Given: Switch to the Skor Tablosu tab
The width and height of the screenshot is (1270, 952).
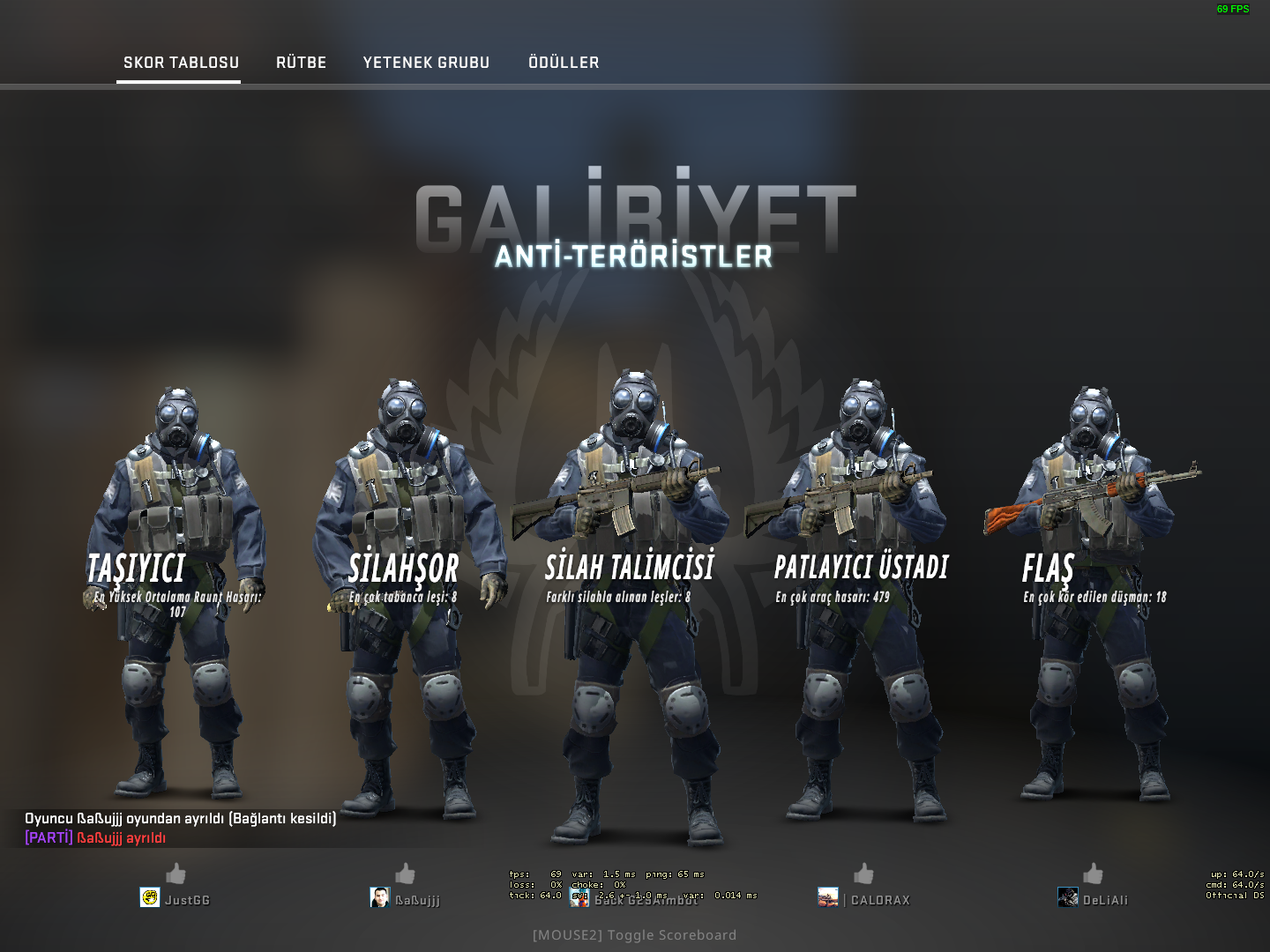Looking at the screenshot, I should click(181, 63).
